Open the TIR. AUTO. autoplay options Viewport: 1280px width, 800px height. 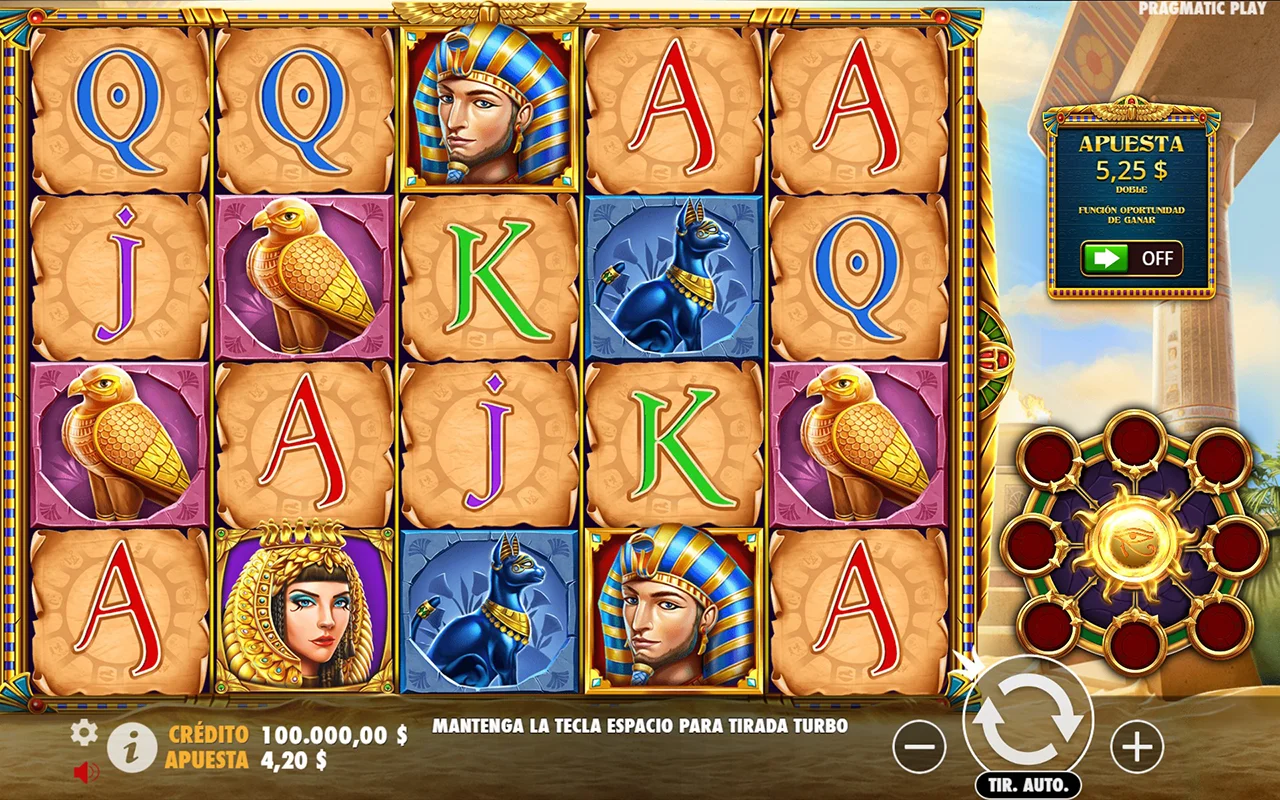(1028, 784)
